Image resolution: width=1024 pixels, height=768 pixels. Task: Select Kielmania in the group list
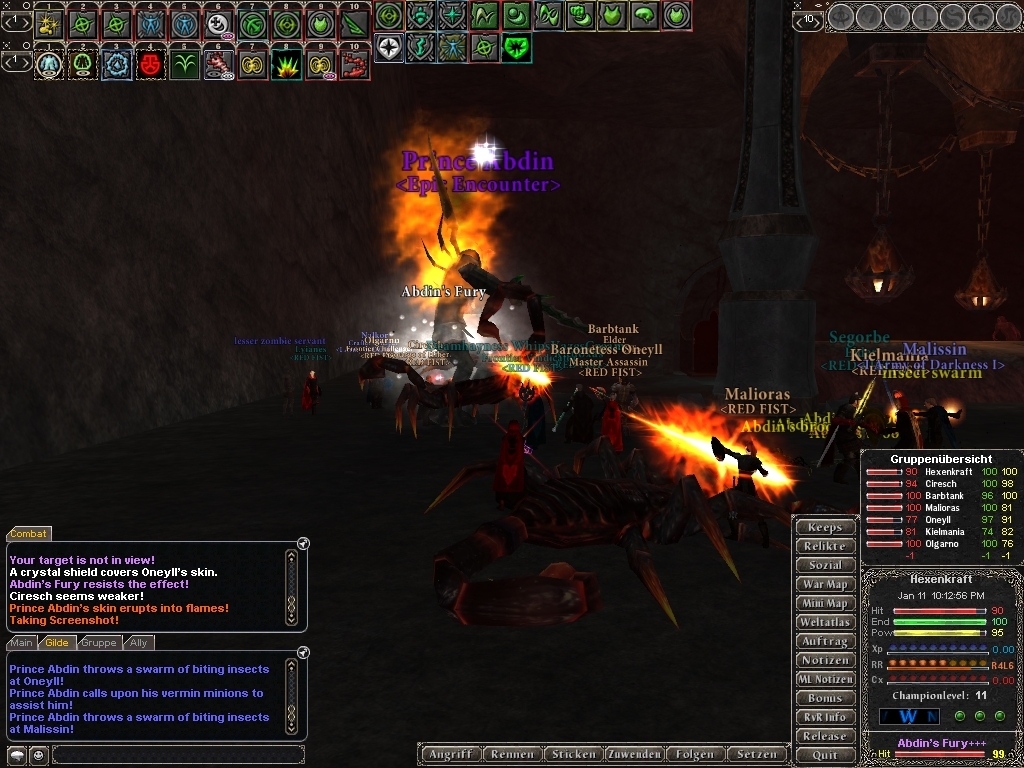tap(944, 532)
